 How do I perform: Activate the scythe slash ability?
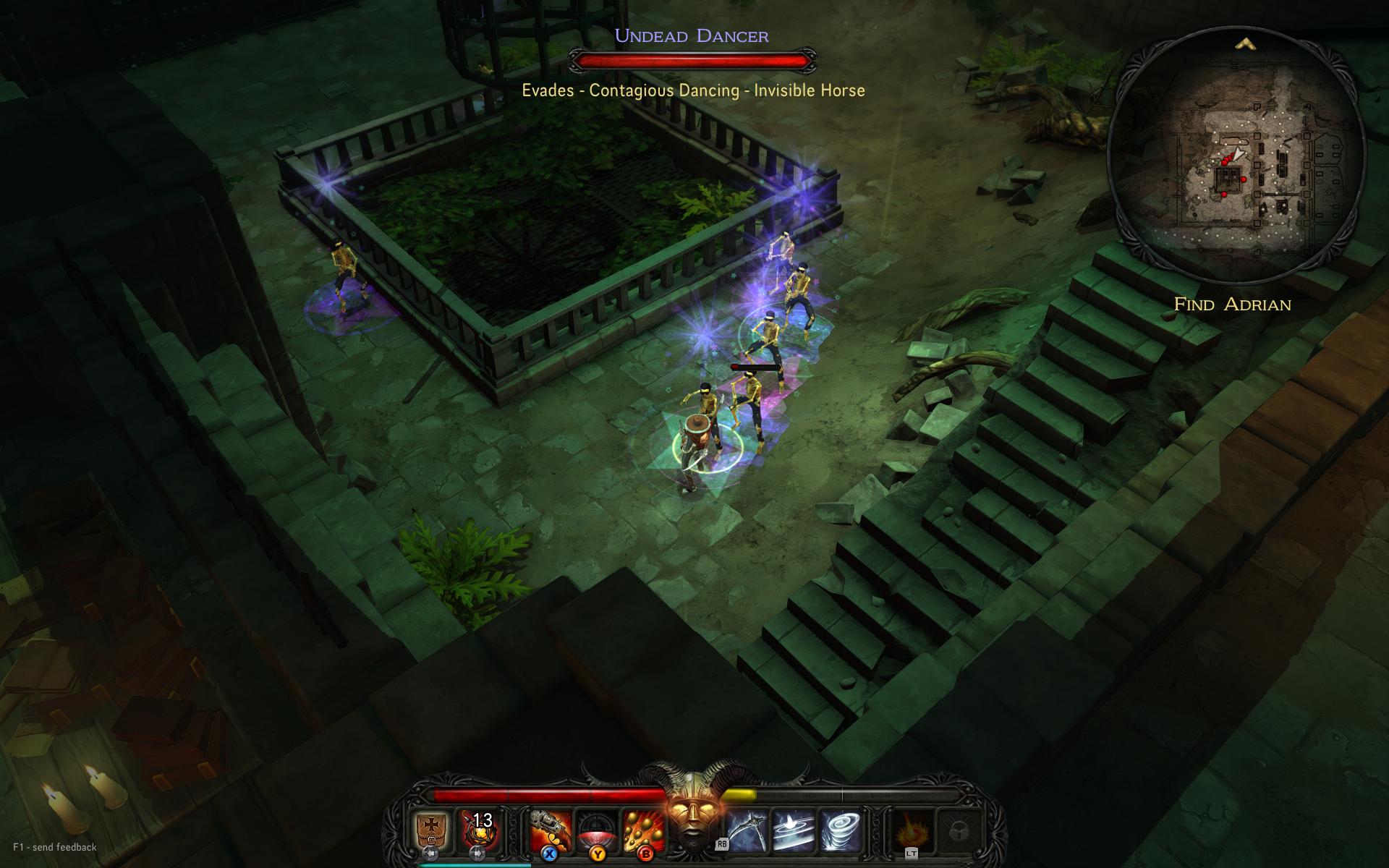click(747, 829)
